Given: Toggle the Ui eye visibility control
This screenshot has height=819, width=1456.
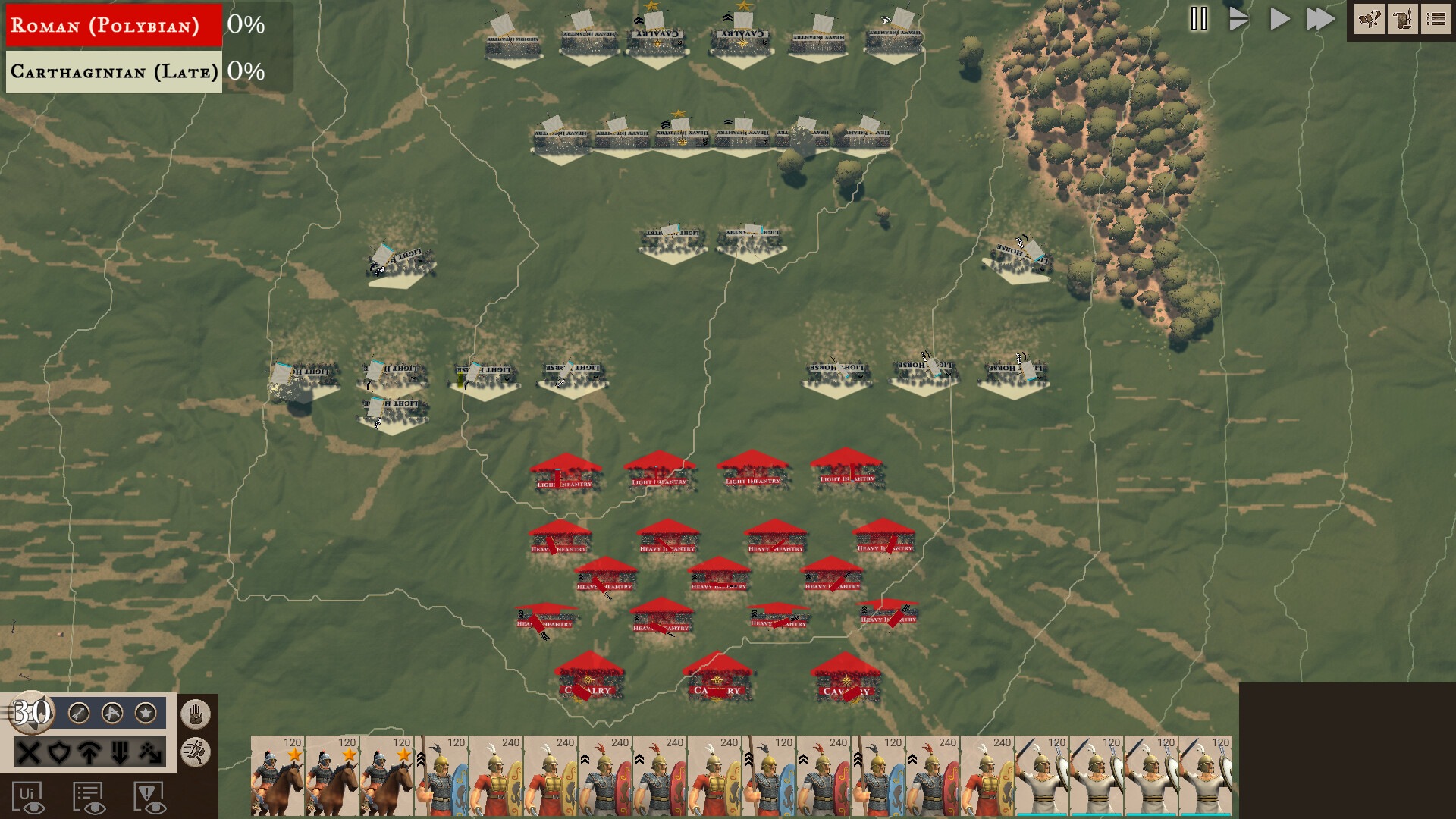Looking at the screenshot, I should click(29, 796).
